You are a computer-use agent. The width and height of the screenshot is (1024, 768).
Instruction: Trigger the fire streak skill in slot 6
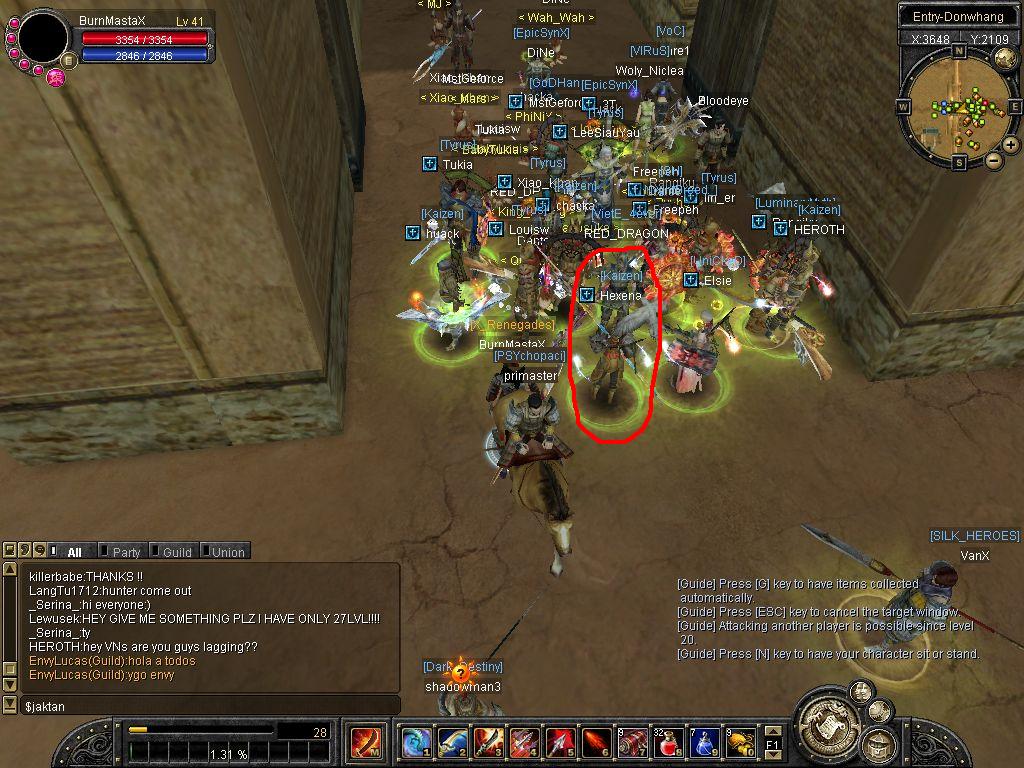(x=596, y=743)
